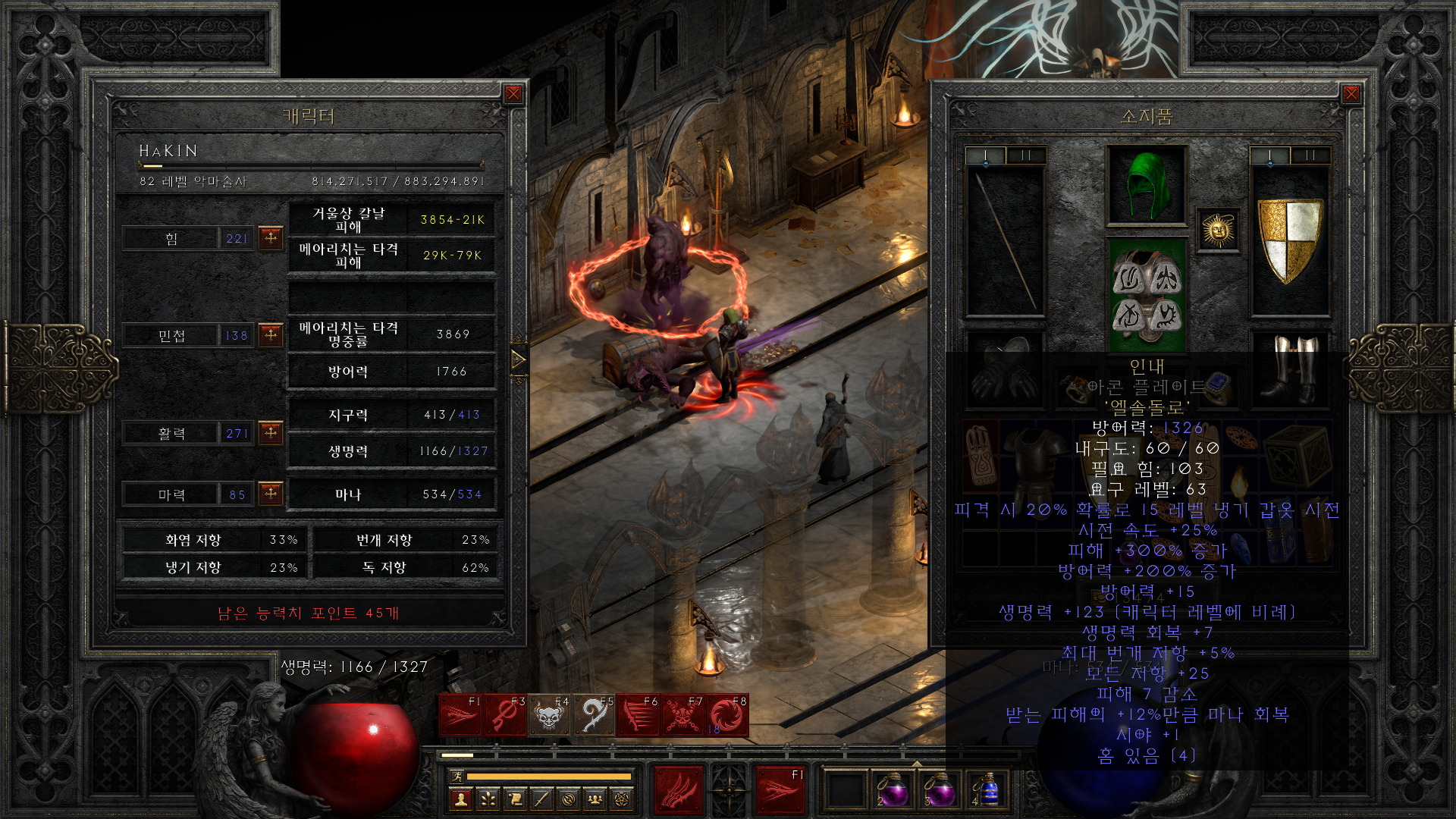Open the party menu button

[x=595, y=799]
